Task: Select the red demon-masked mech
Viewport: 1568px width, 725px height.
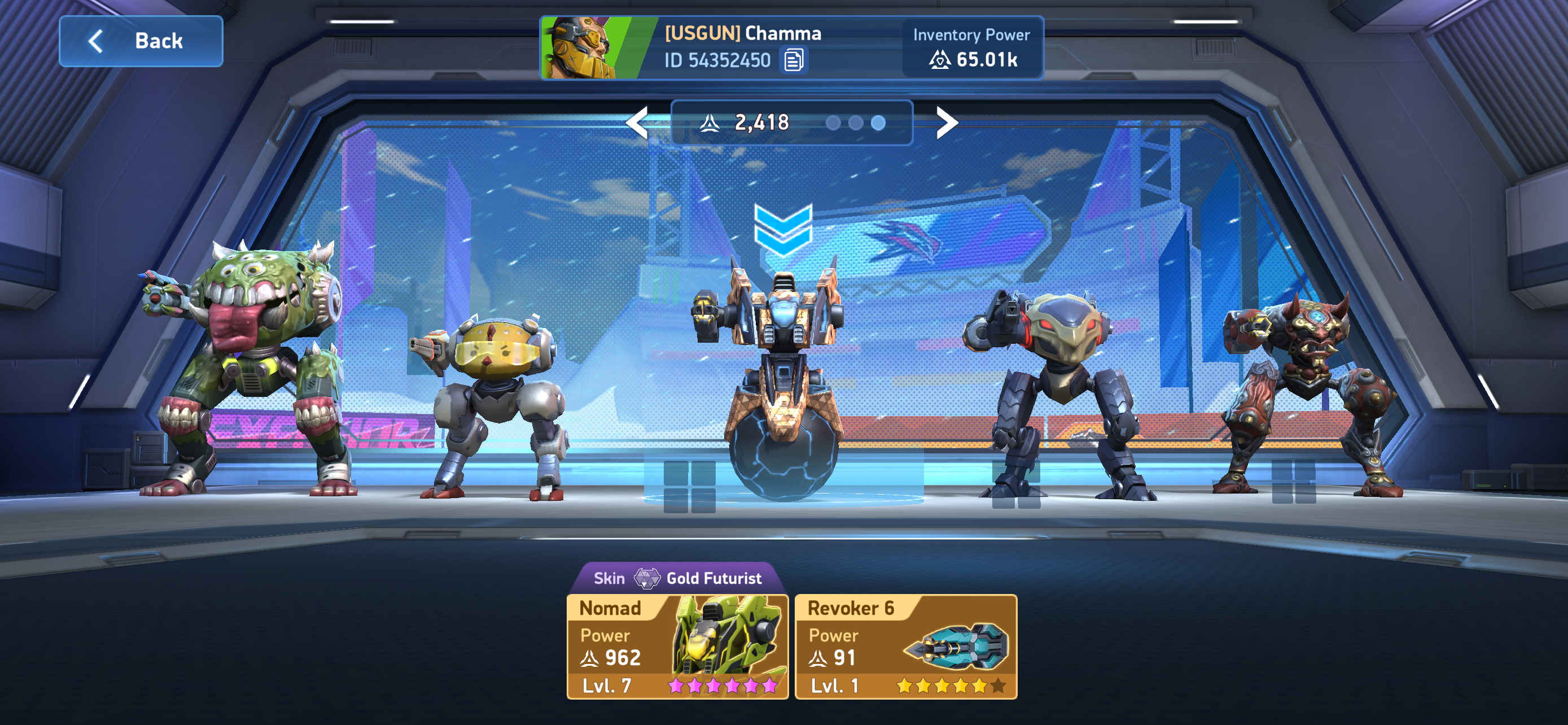Action: [x=1309, y=390]
